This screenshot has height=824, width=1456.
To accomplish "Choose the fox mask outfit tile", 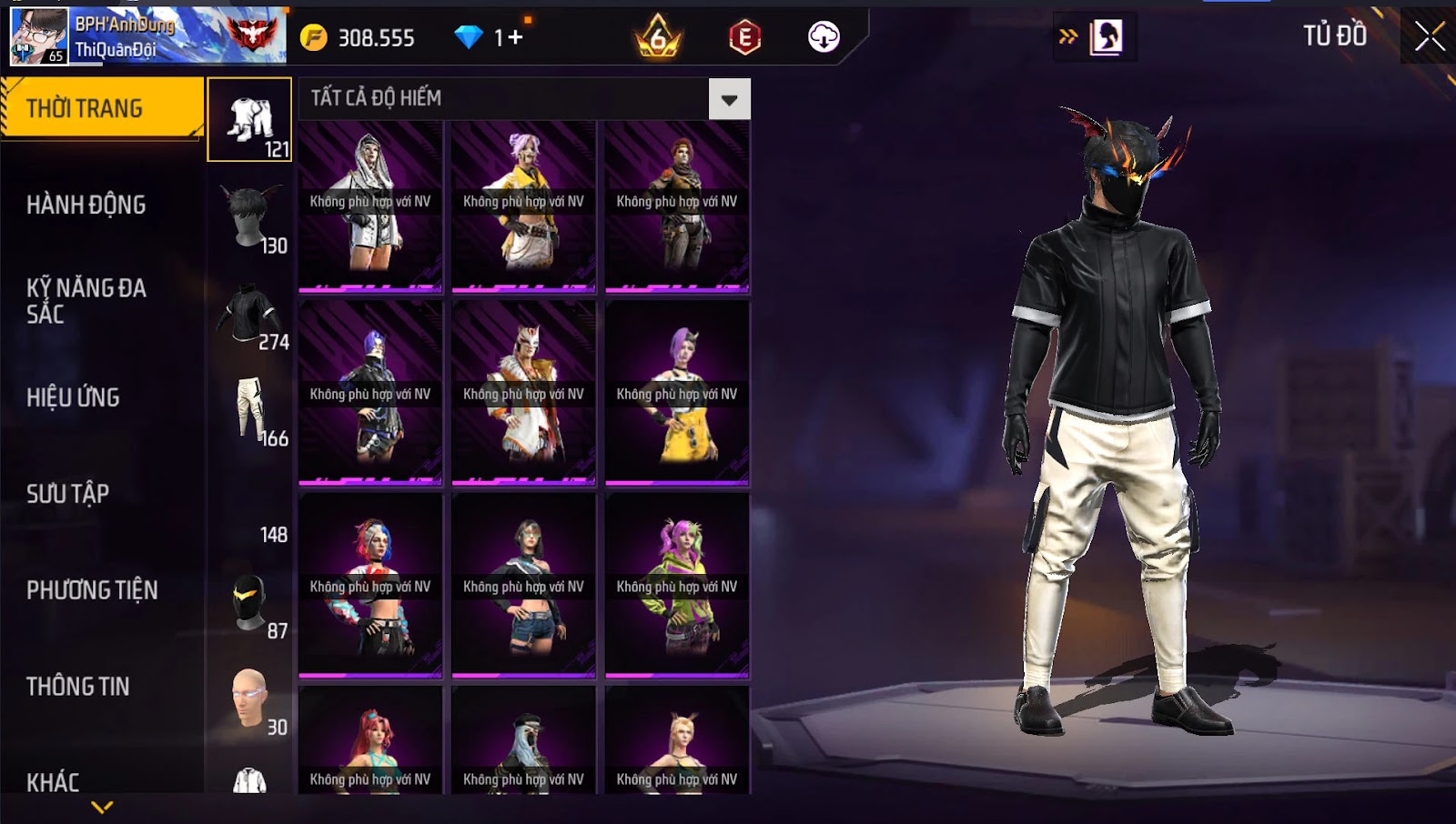I will tap(523, 393).
